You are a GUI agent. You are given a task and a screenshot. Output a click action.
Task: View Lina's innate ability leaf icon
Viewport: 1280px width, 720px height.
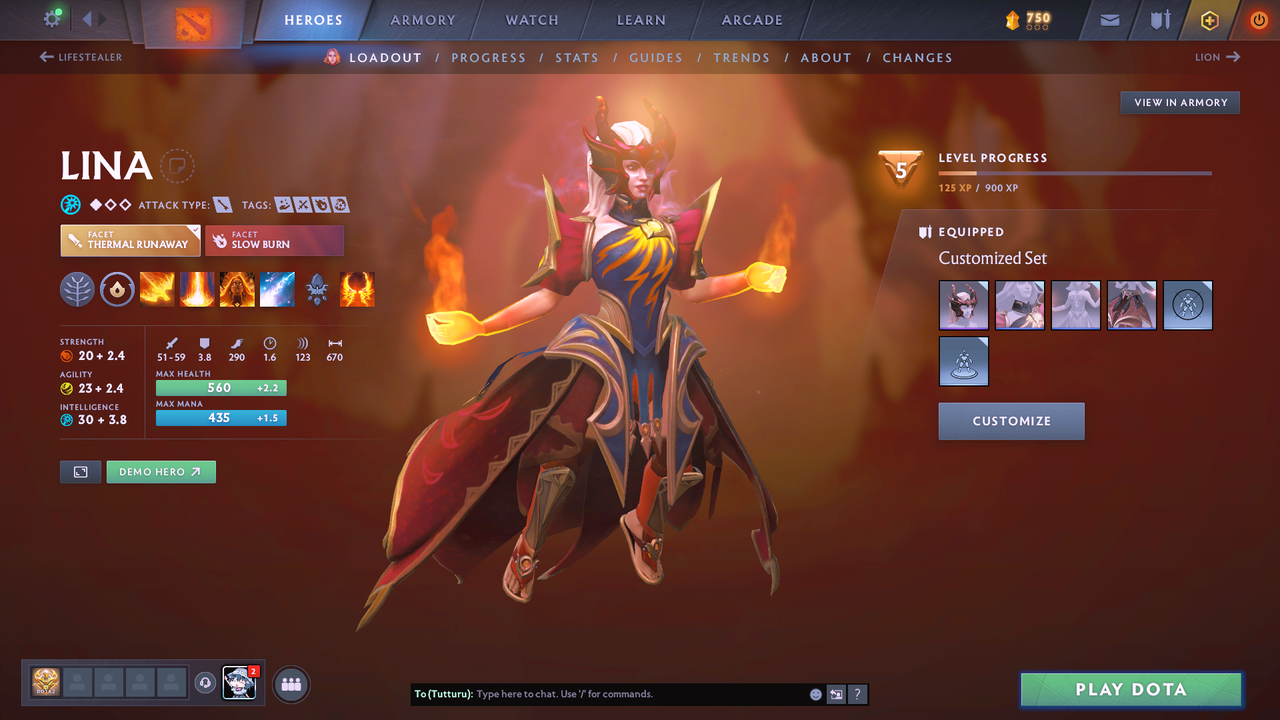coord(77,289)
